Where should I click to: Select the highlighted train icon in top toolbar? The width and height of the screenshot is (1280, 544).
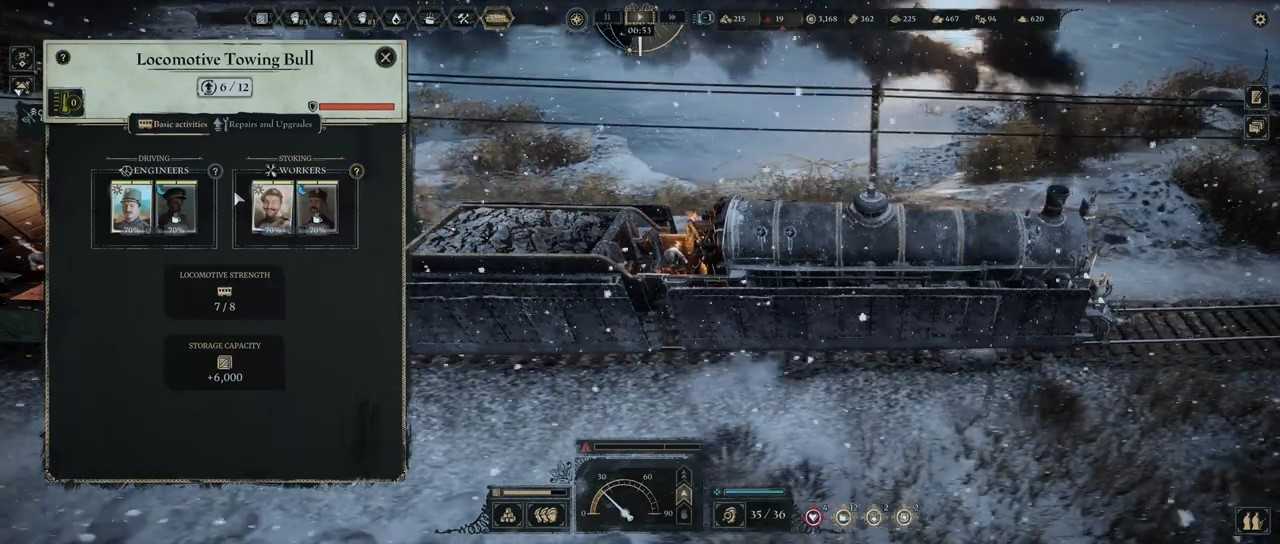(x=497, y=18)
